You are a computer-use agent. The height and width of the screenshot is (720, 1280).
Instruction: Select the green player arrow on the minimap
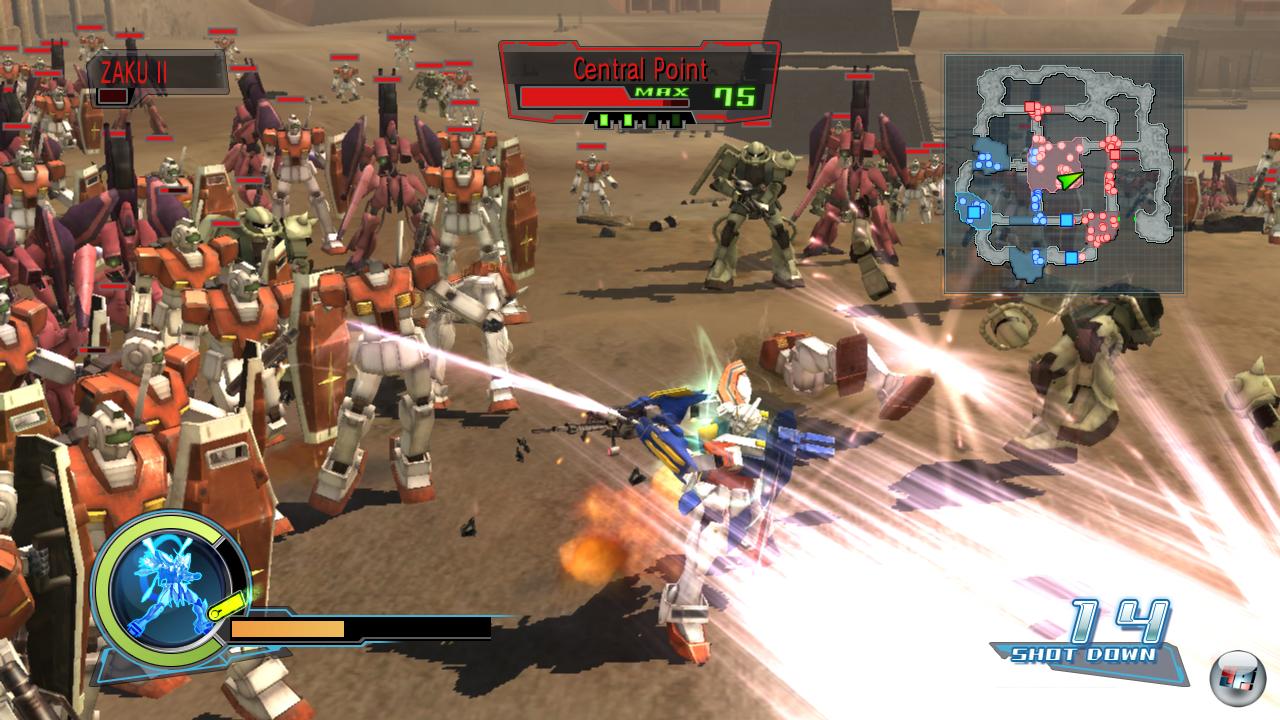click(1071, 180)
